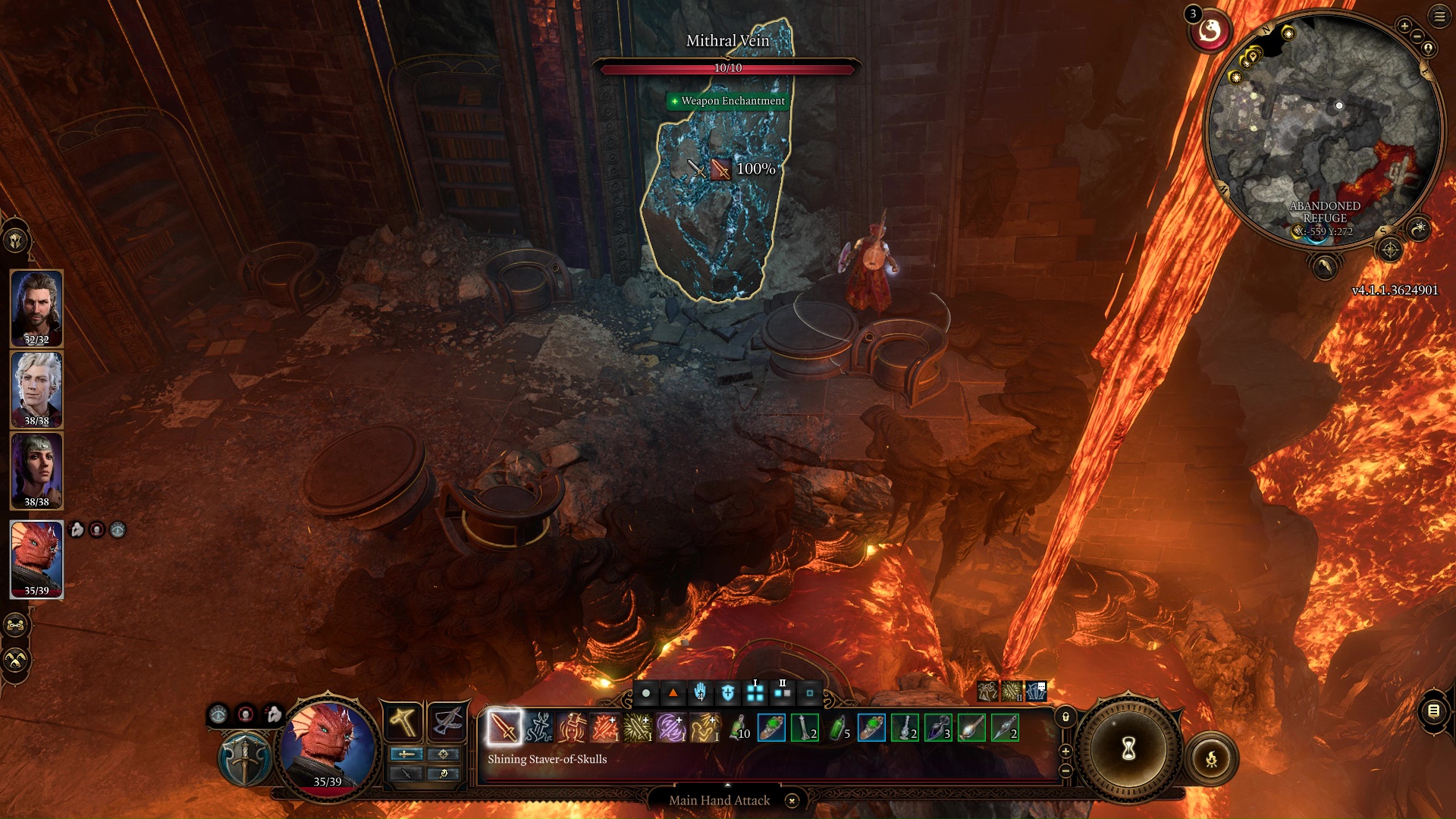The height and width of the screenshot is (819, 1456).
Task: Select Karlach's portrait showing 35/39 HP
Action: click(x=36, y=560)
